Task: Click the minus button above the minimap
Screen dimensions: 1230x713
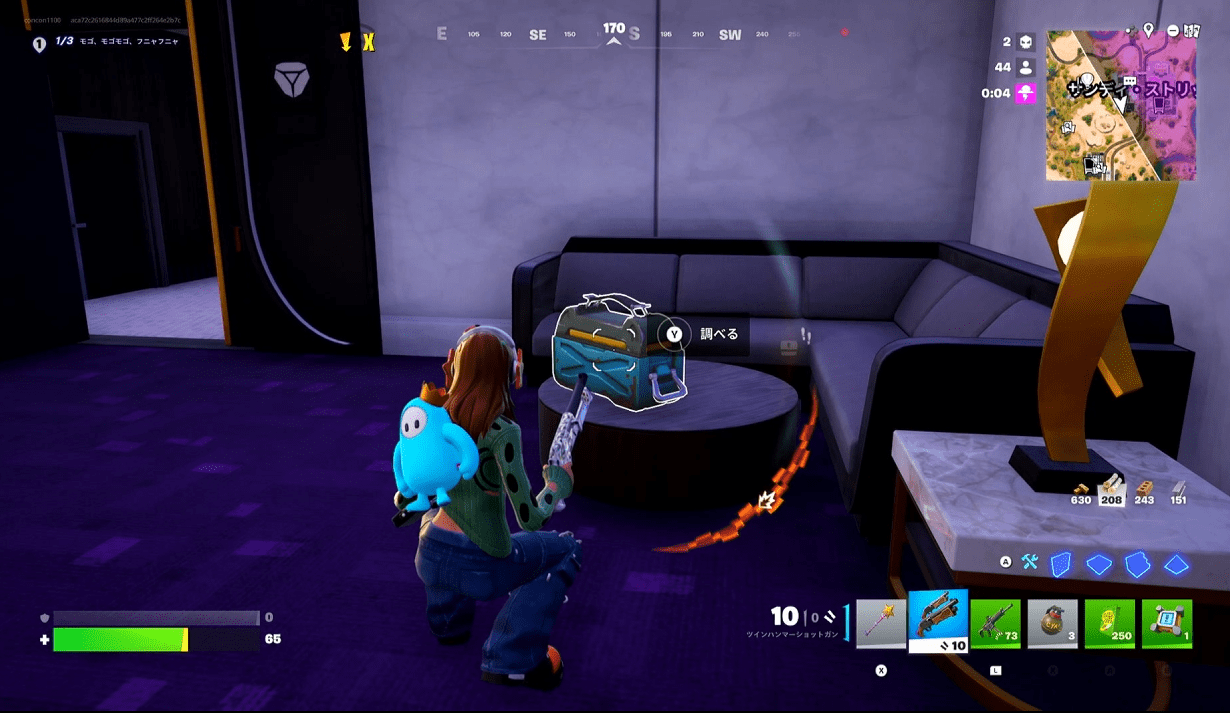Action: 1172,30
